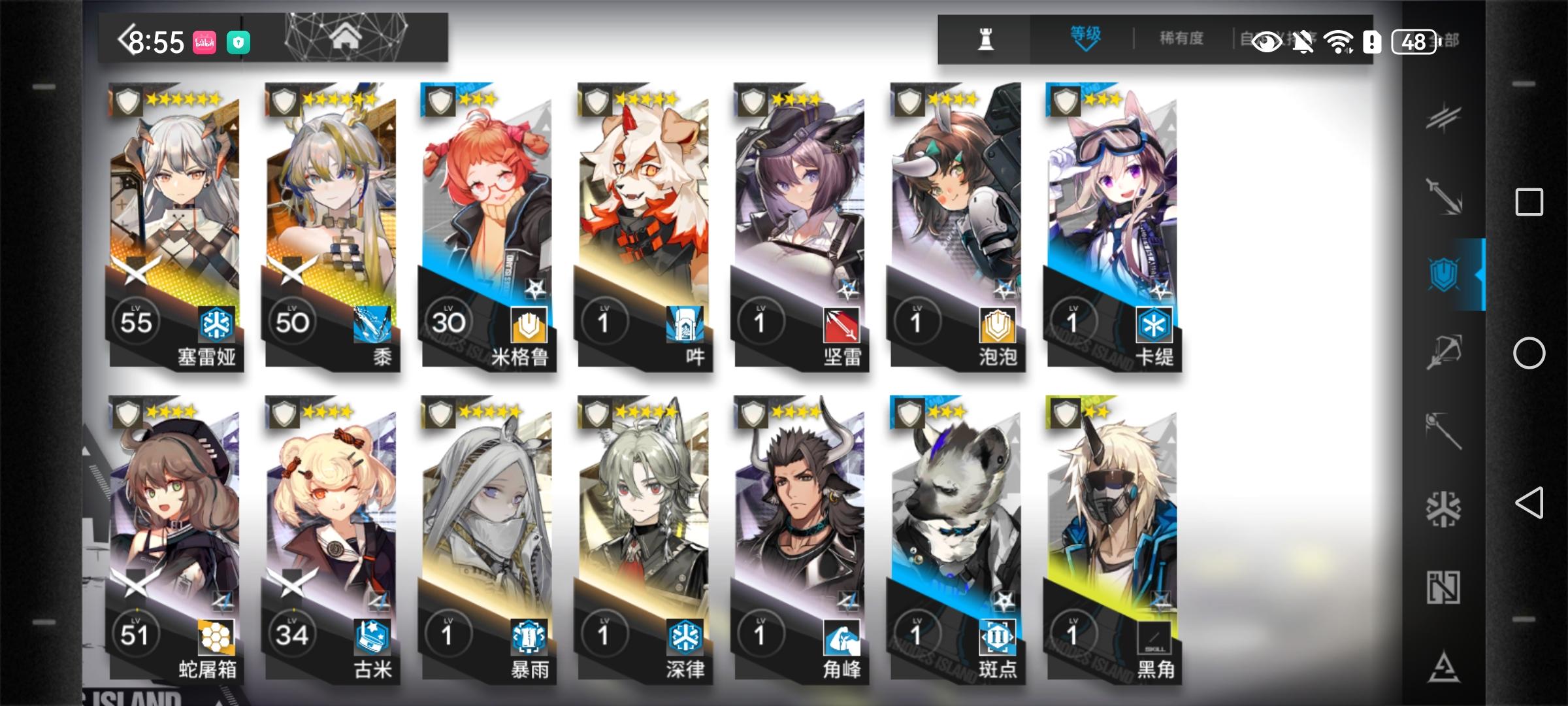Tap the muted notification bell in the status bar
Screen dimensions: 1568x706
(1303, 42)
